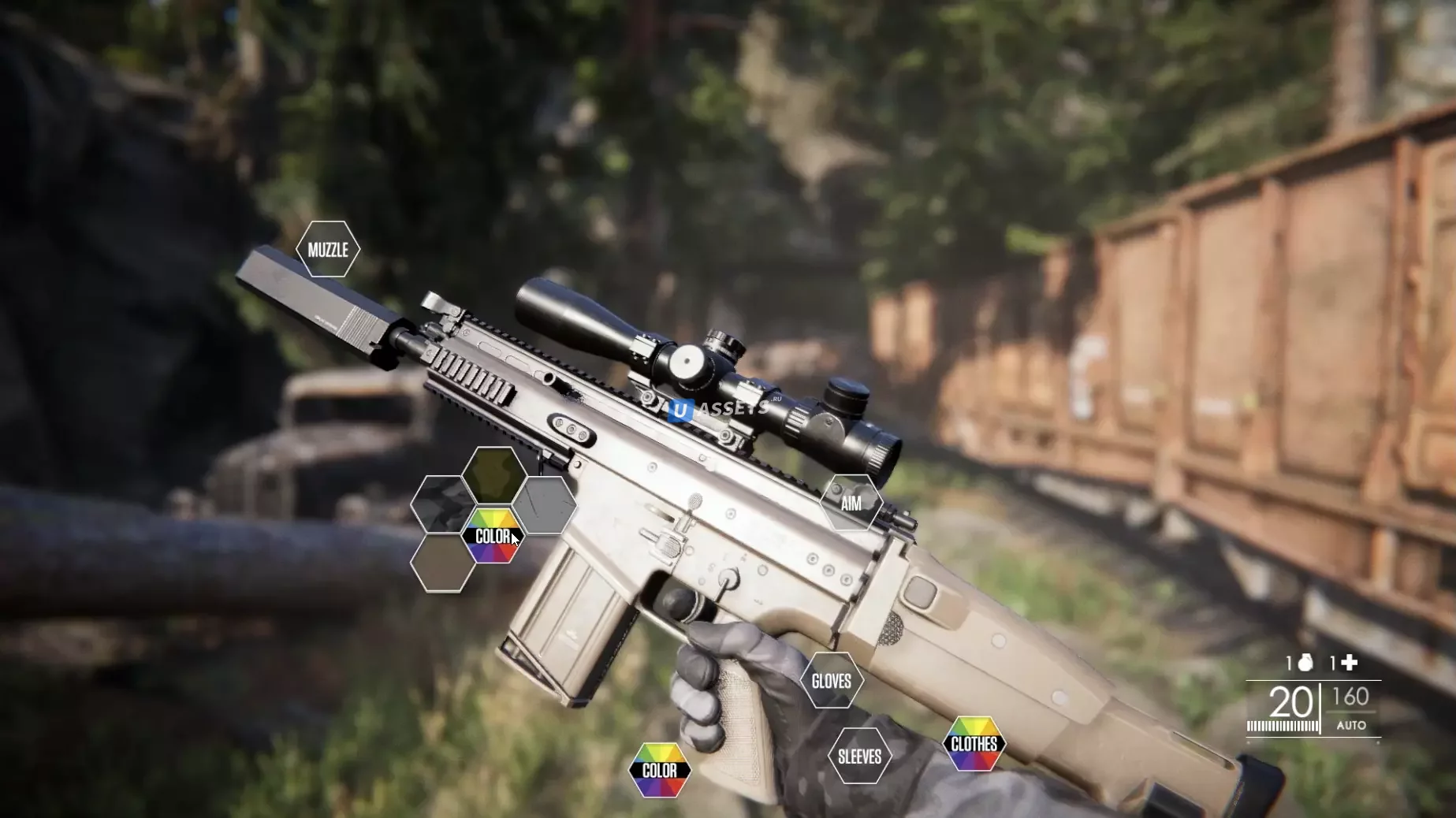This screenshot has width=1456, height=818.
Task: Choose the tan brown color swatch
Action: (x=442, y=563)
